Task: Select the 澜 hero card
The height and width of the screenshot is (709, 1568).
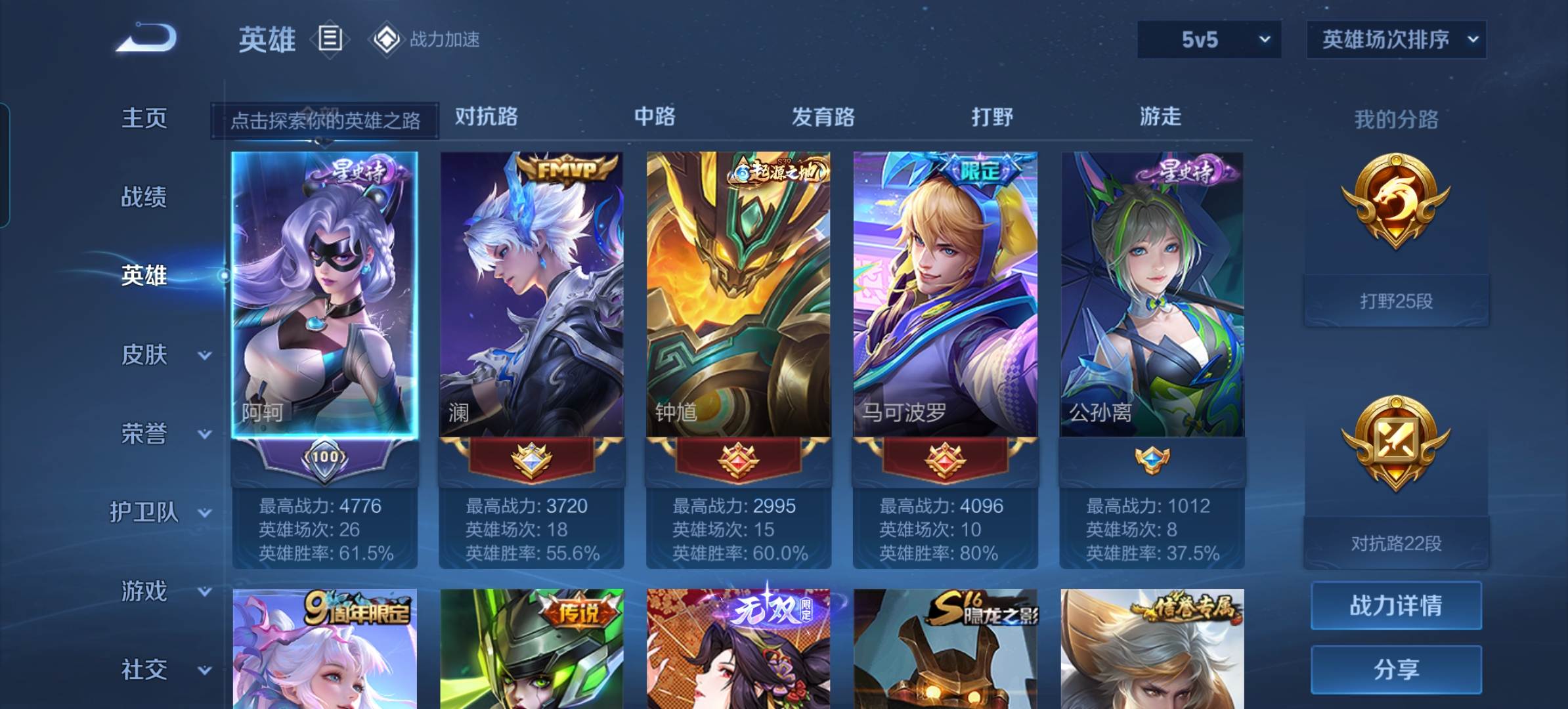Action: tap(531, 295)
